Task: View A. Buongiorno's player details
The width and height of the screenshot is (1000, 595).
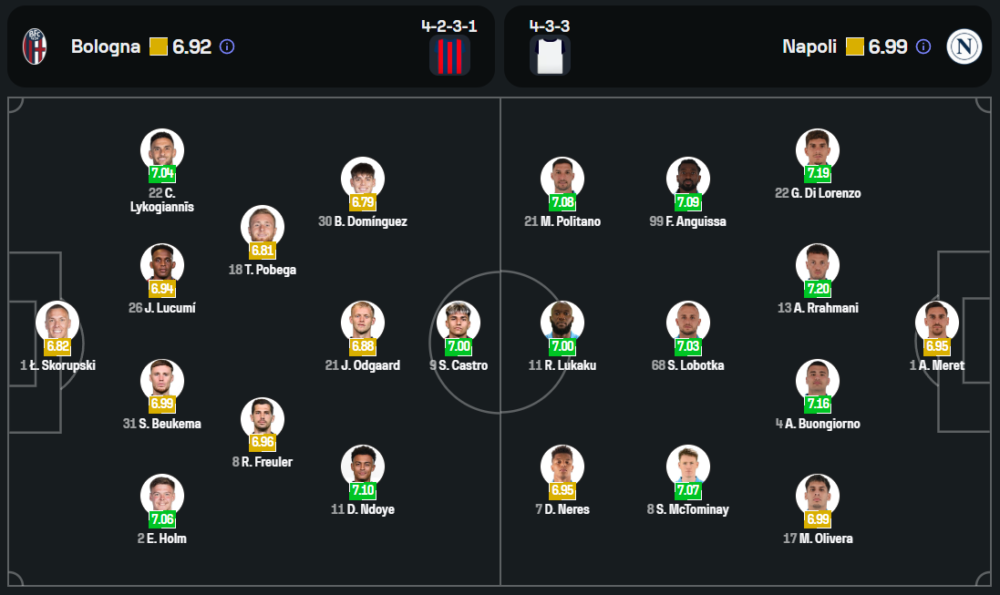Action: (817, 381)
